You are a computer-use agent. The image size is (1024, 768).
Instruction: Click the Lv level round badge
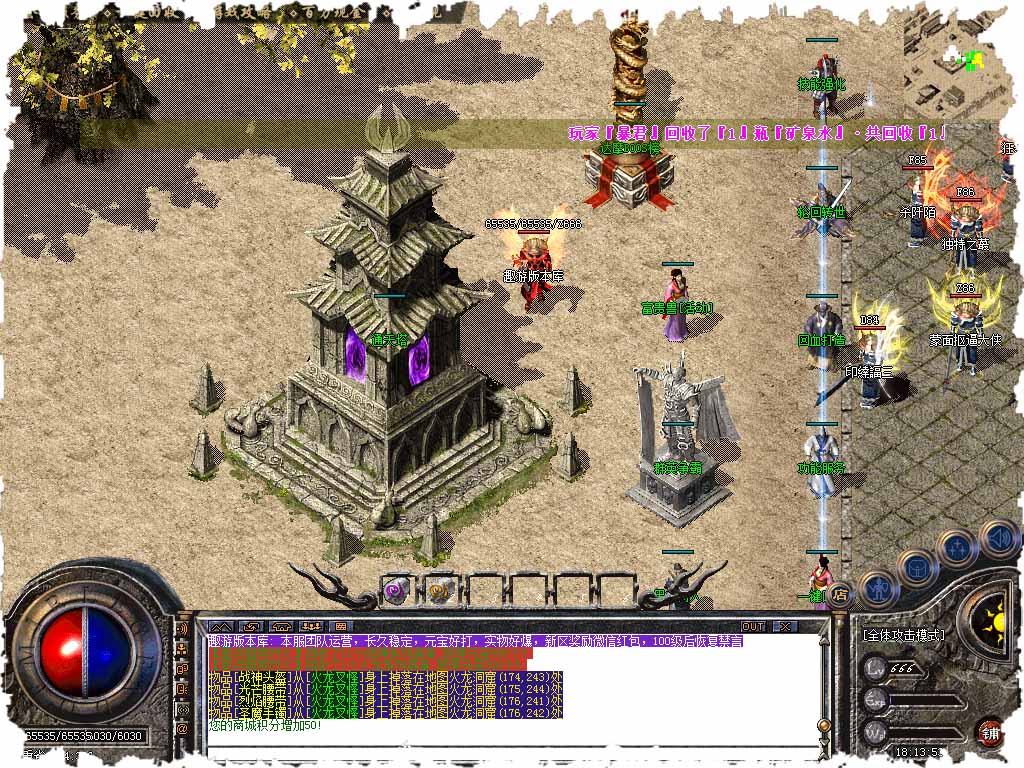(877, 668)
